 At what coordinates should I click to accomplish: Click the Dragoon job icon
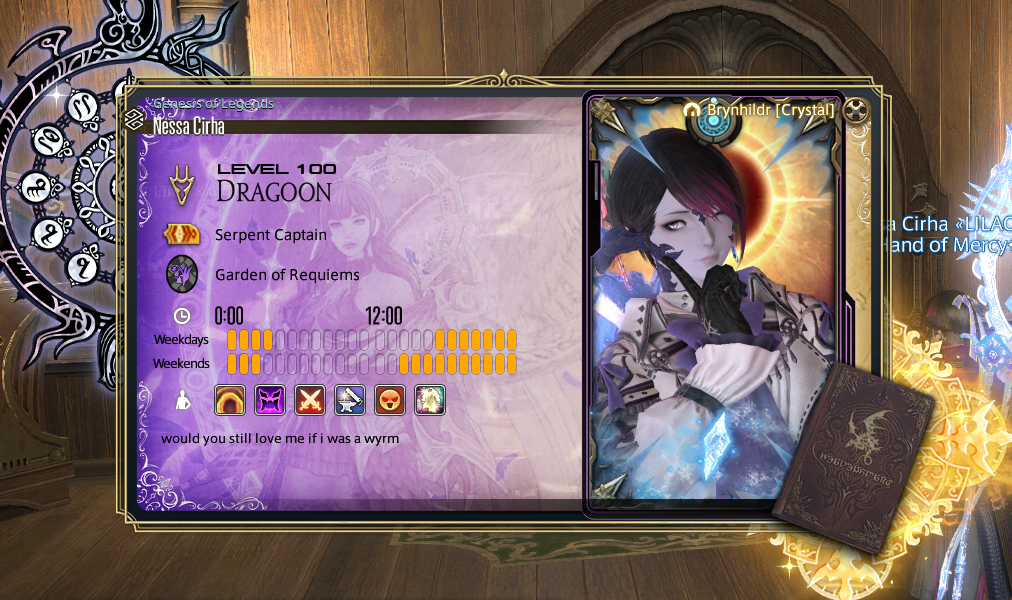tap(181, 183)
